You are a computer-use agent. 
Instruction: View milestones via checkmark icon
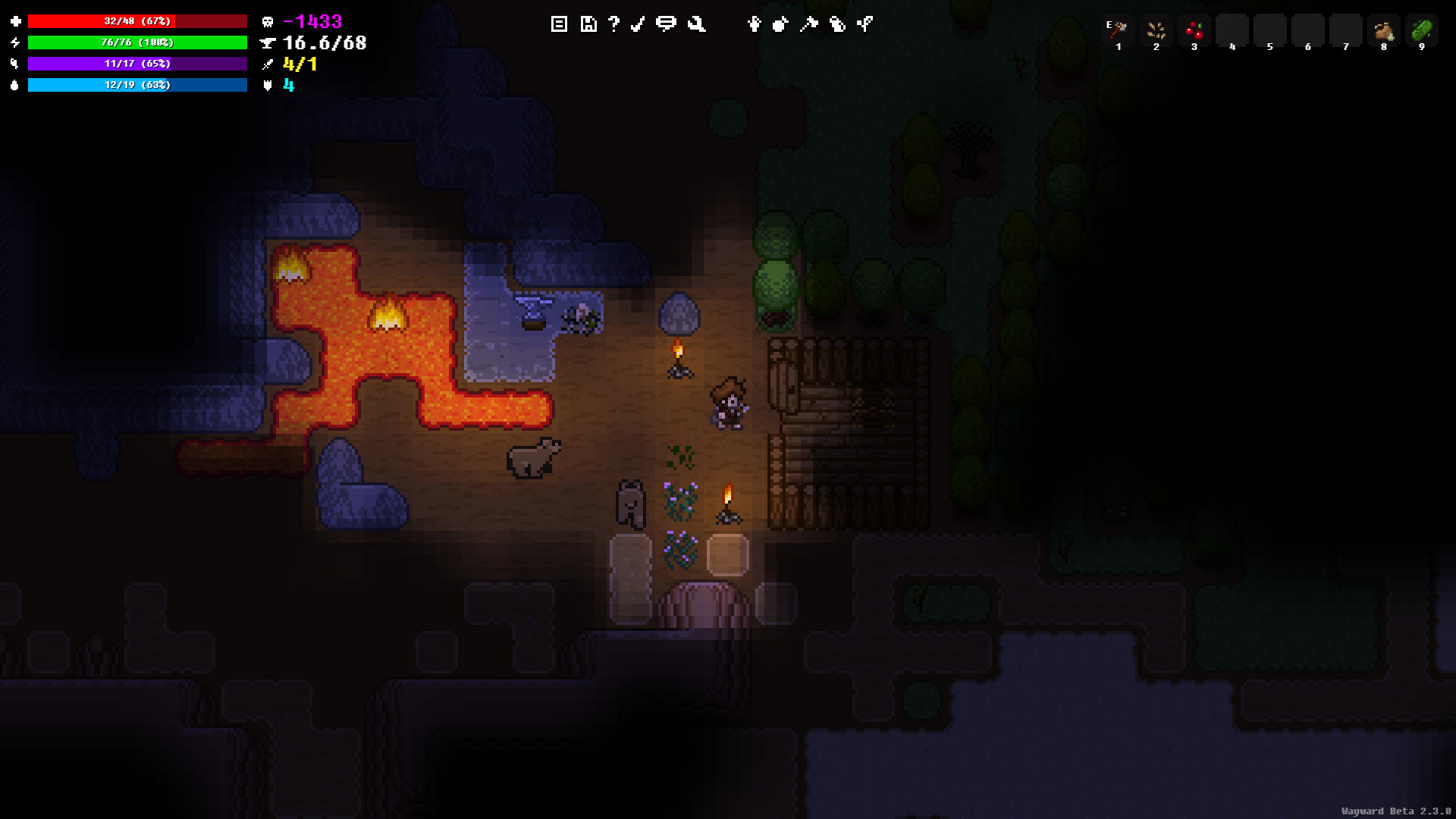point(637,24)
